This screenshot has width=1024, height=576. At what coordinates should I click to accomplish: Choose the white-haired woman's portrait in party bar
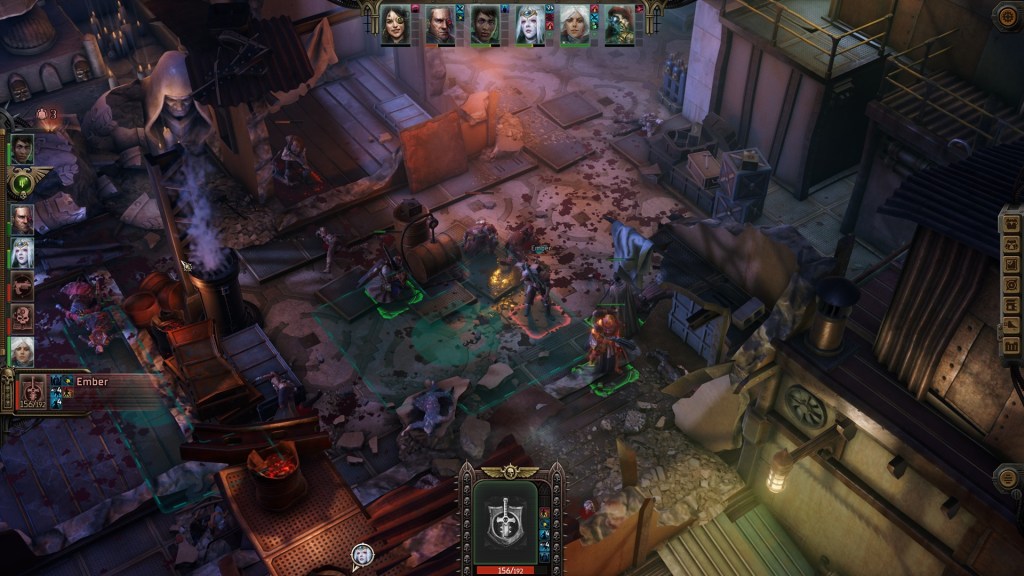pos(575,25)
